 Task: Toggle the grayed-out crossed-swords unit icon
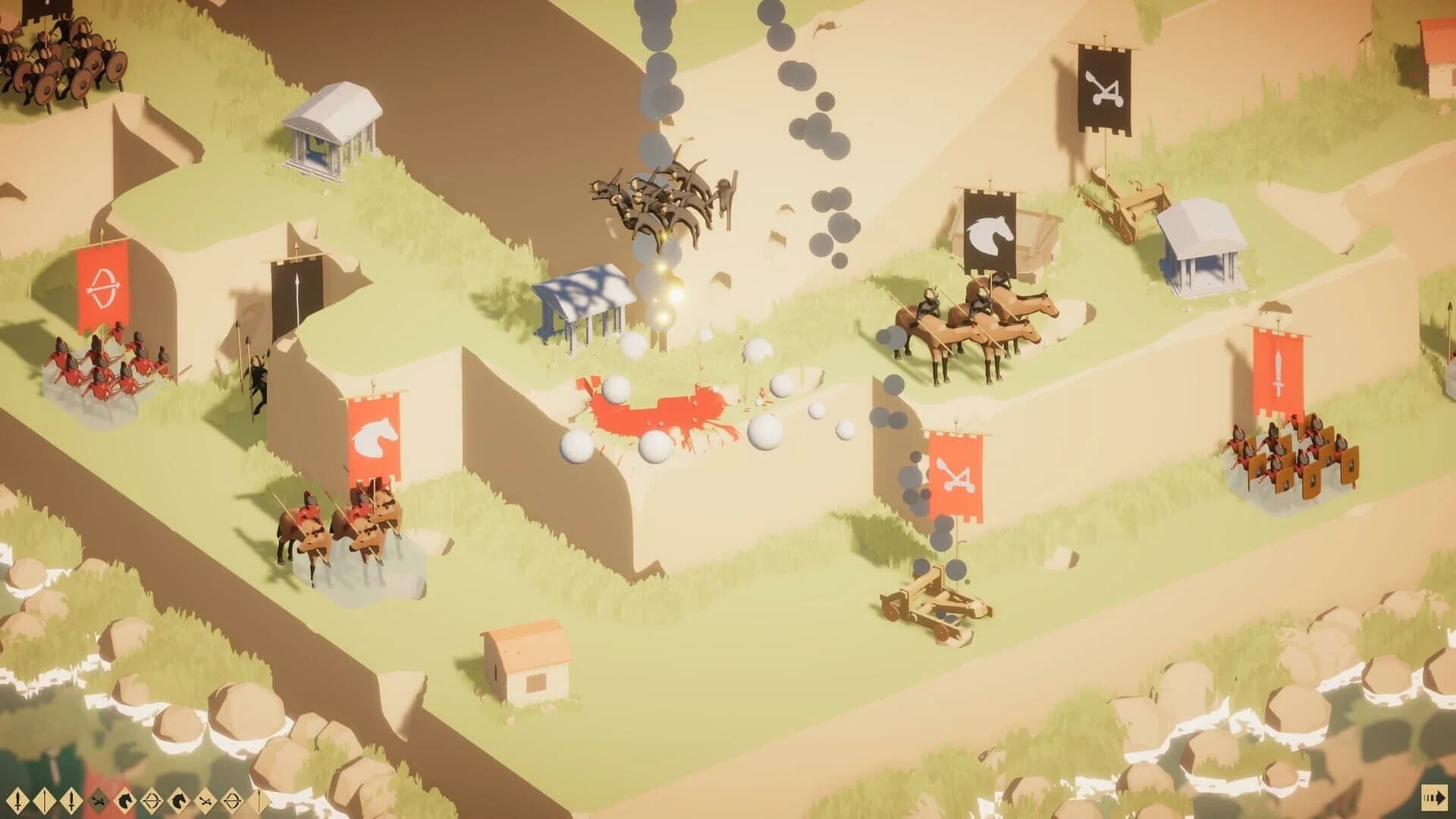click(x=98, y=800)
